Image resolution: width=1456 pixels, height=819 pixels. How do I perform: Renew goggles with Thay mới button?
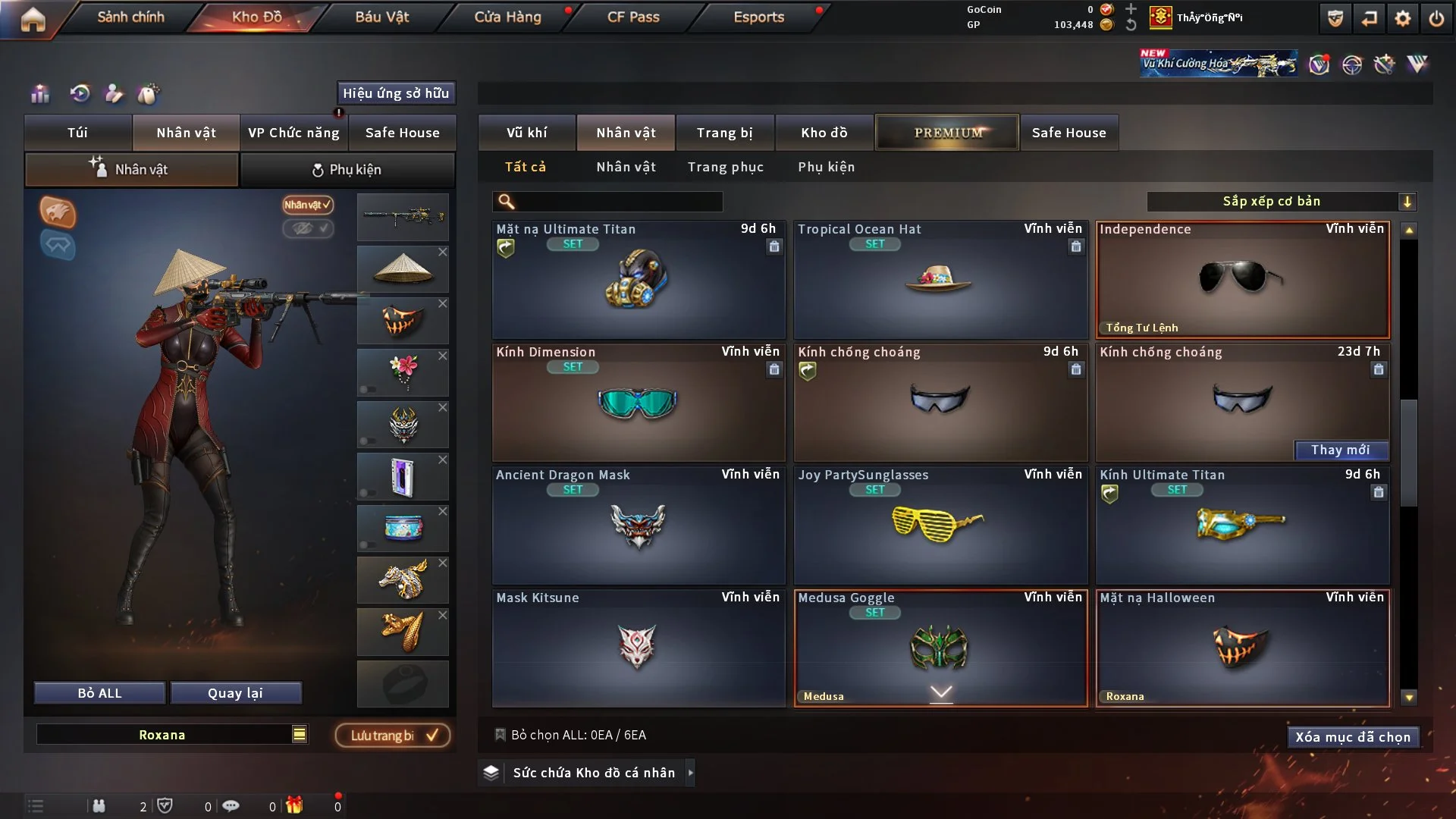pyautogui.click(x=1340, y=450)
